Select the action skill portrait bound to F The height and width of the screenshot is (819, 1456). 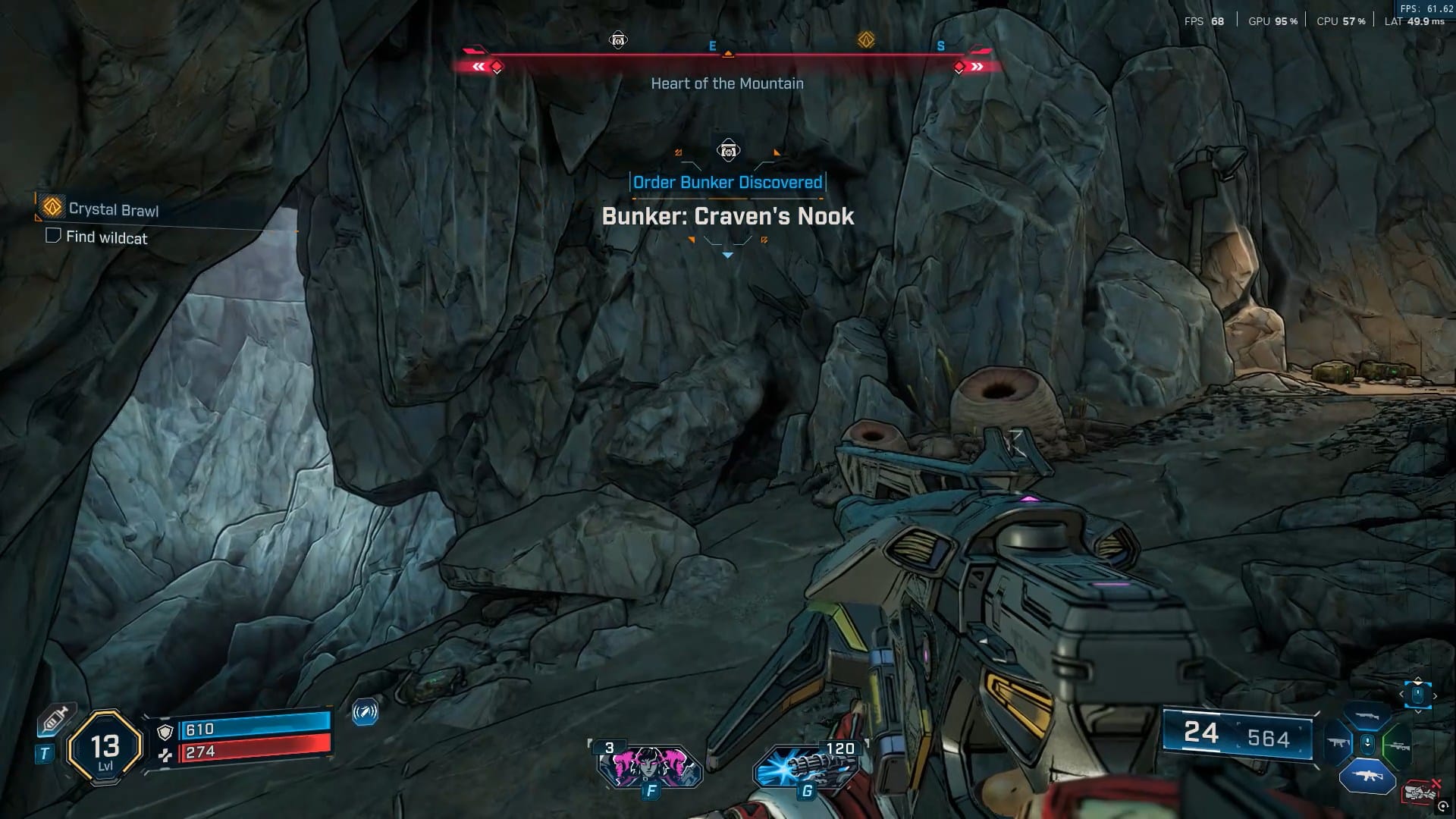pyautogui.click(x=652, y=766)
